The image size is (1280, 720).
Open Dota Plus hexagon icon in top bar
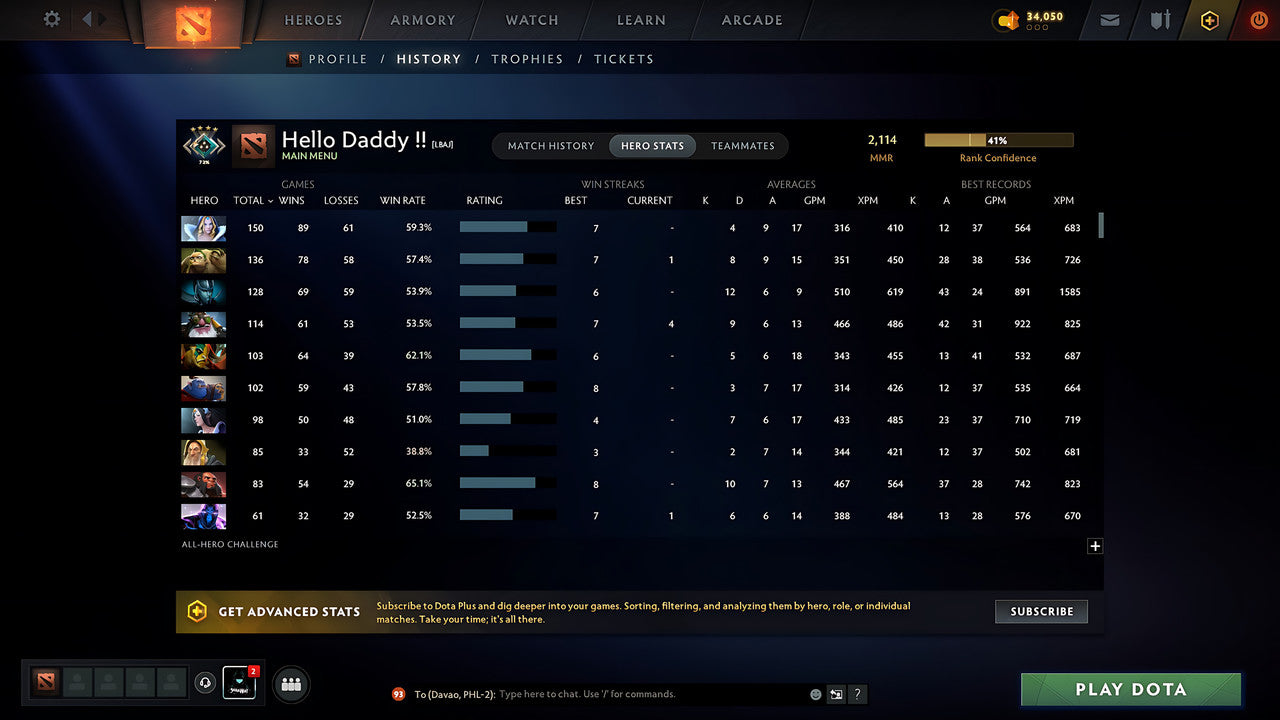1209,19
